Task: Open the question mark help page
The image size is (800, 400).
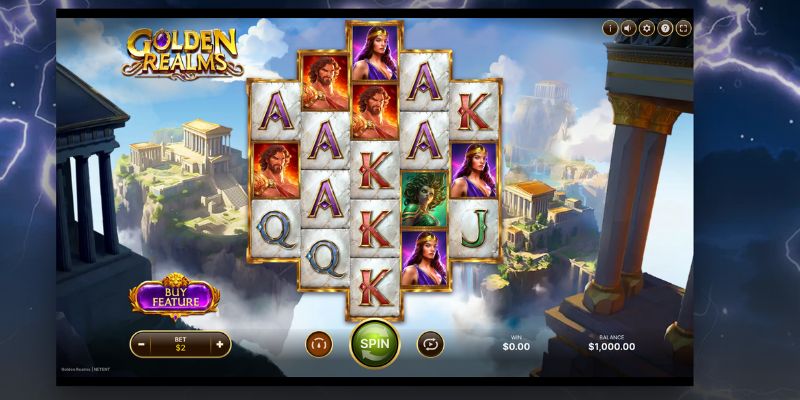Action: (665, 28)
